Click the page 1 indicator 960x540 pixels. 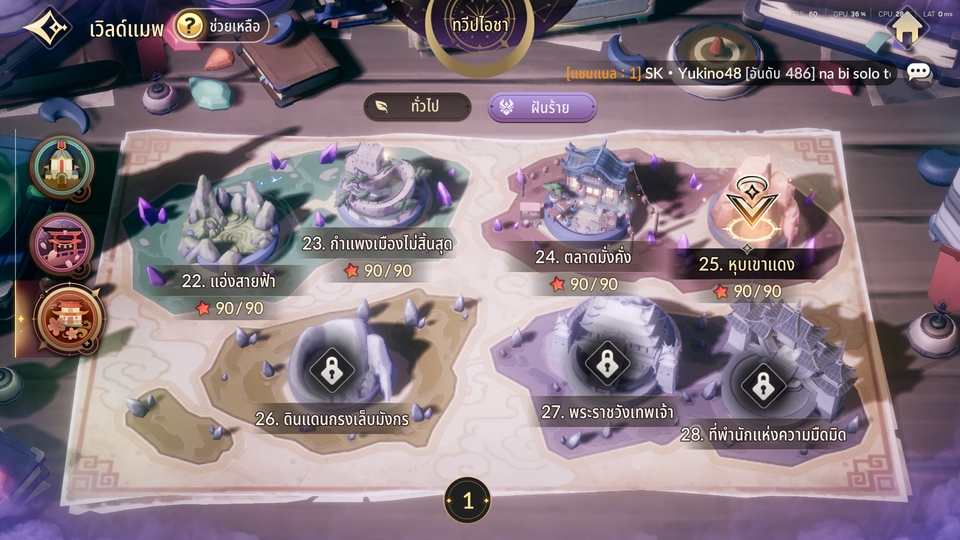tap(467, 501)
